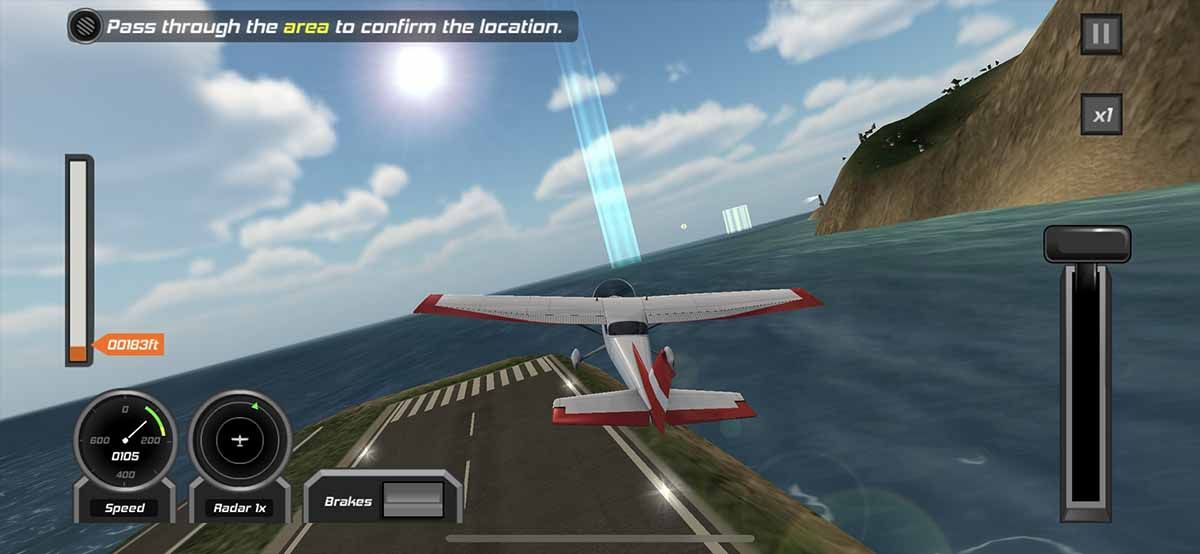
Task: Change game speed using the x1 button
Action: (1101, 114)
